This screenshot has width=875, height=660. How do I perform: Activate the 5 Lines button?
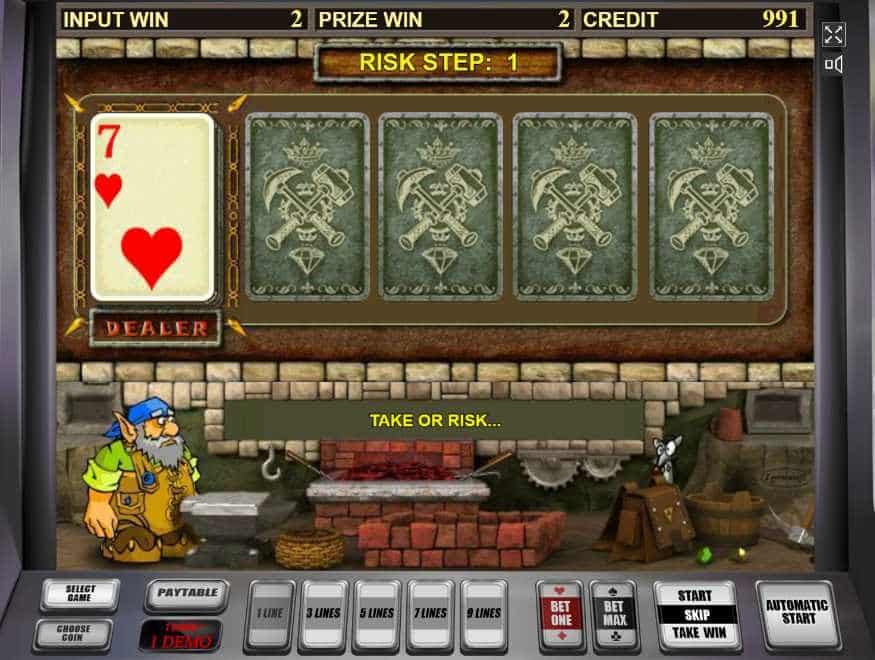(377, 614)
